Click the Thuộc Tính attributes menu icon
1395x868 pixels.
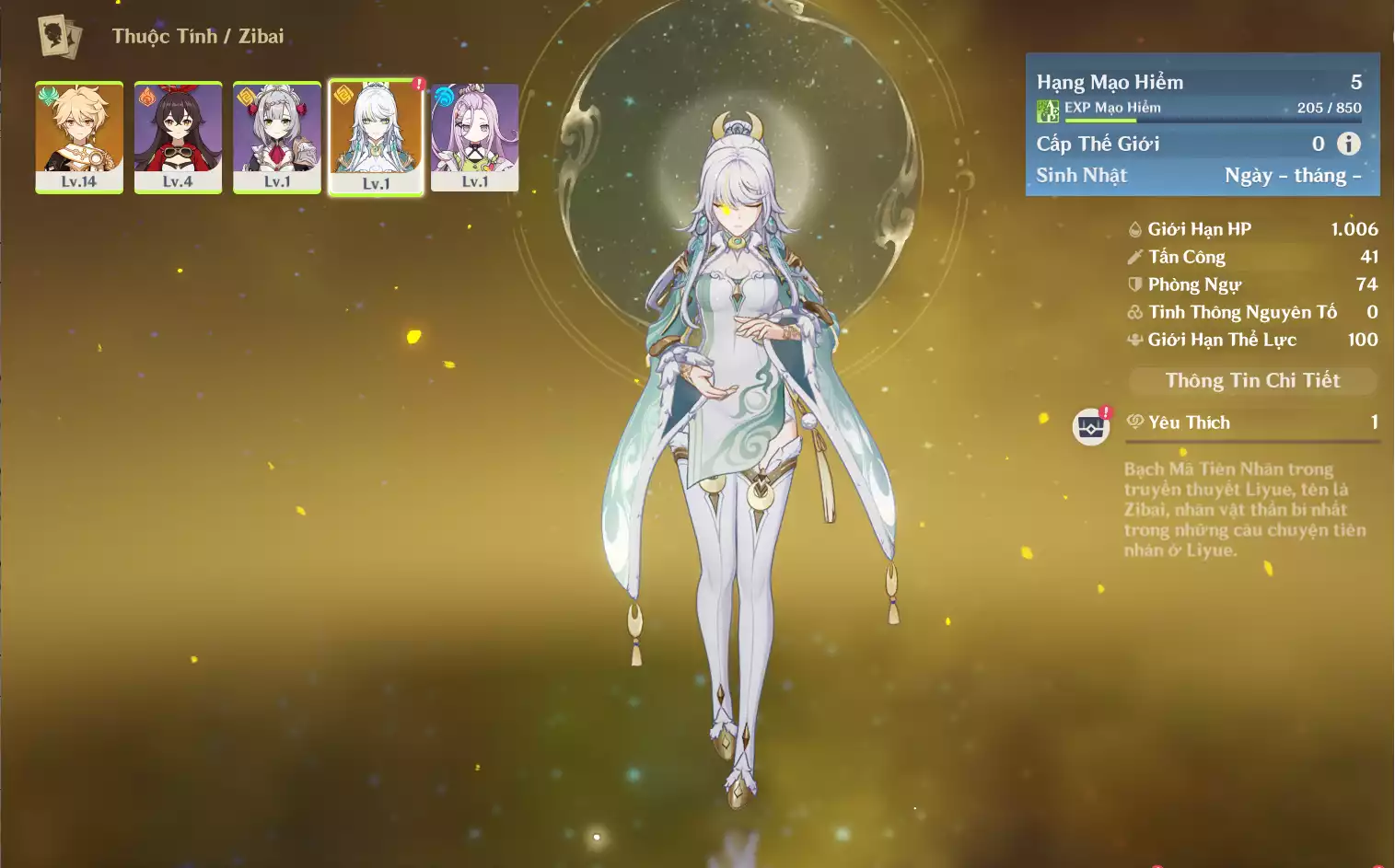point(60,37)
